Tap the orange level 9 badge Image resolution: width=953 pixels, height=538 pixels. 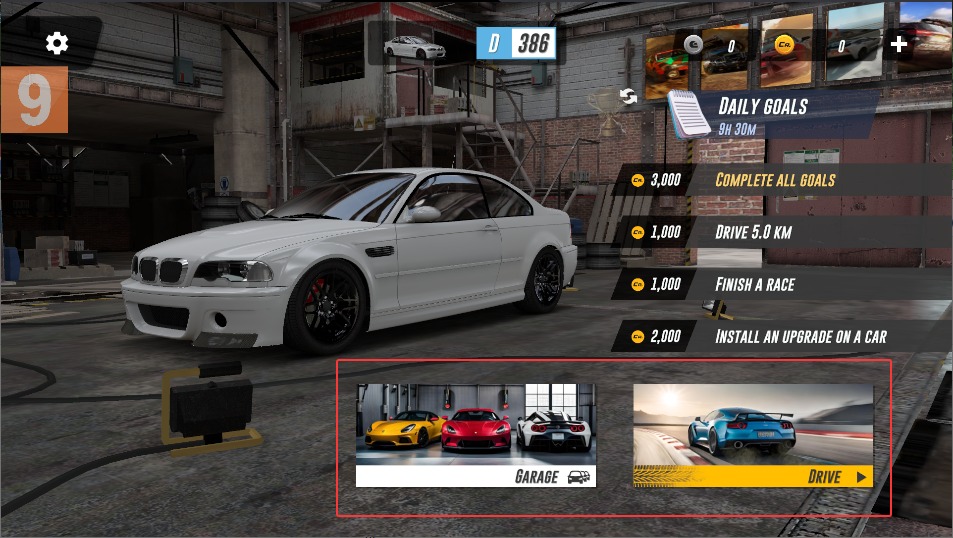click(x=34, y=100)
